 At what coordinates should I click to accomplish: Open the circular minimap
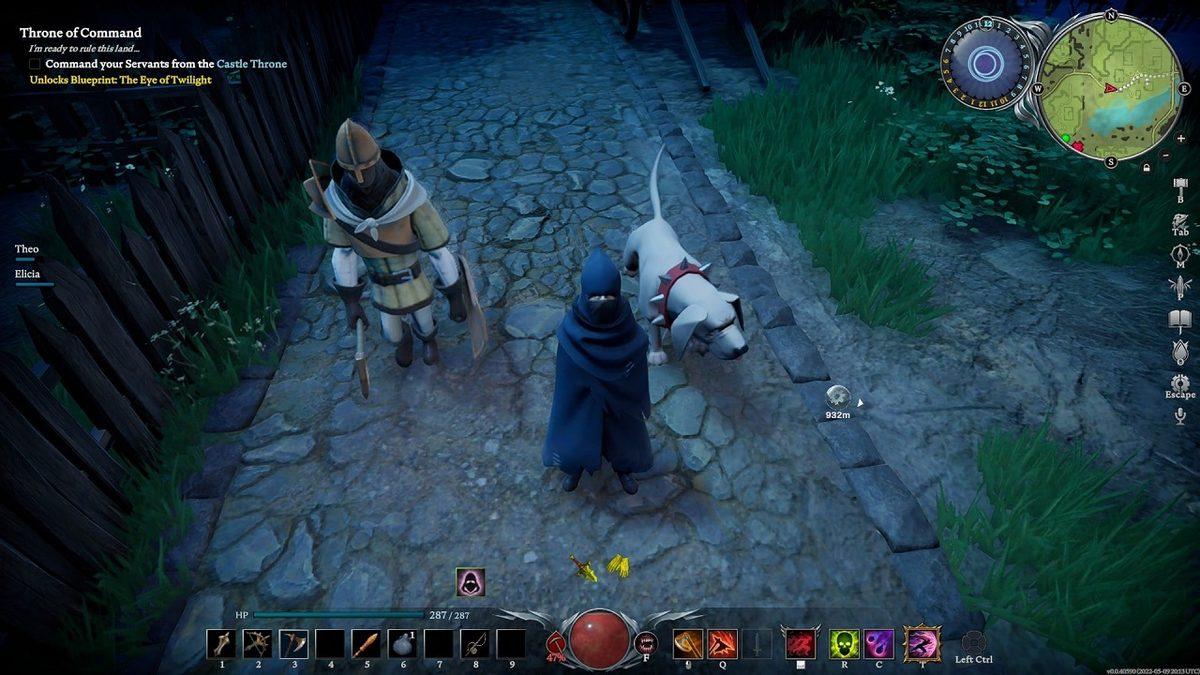point(1109,88)
